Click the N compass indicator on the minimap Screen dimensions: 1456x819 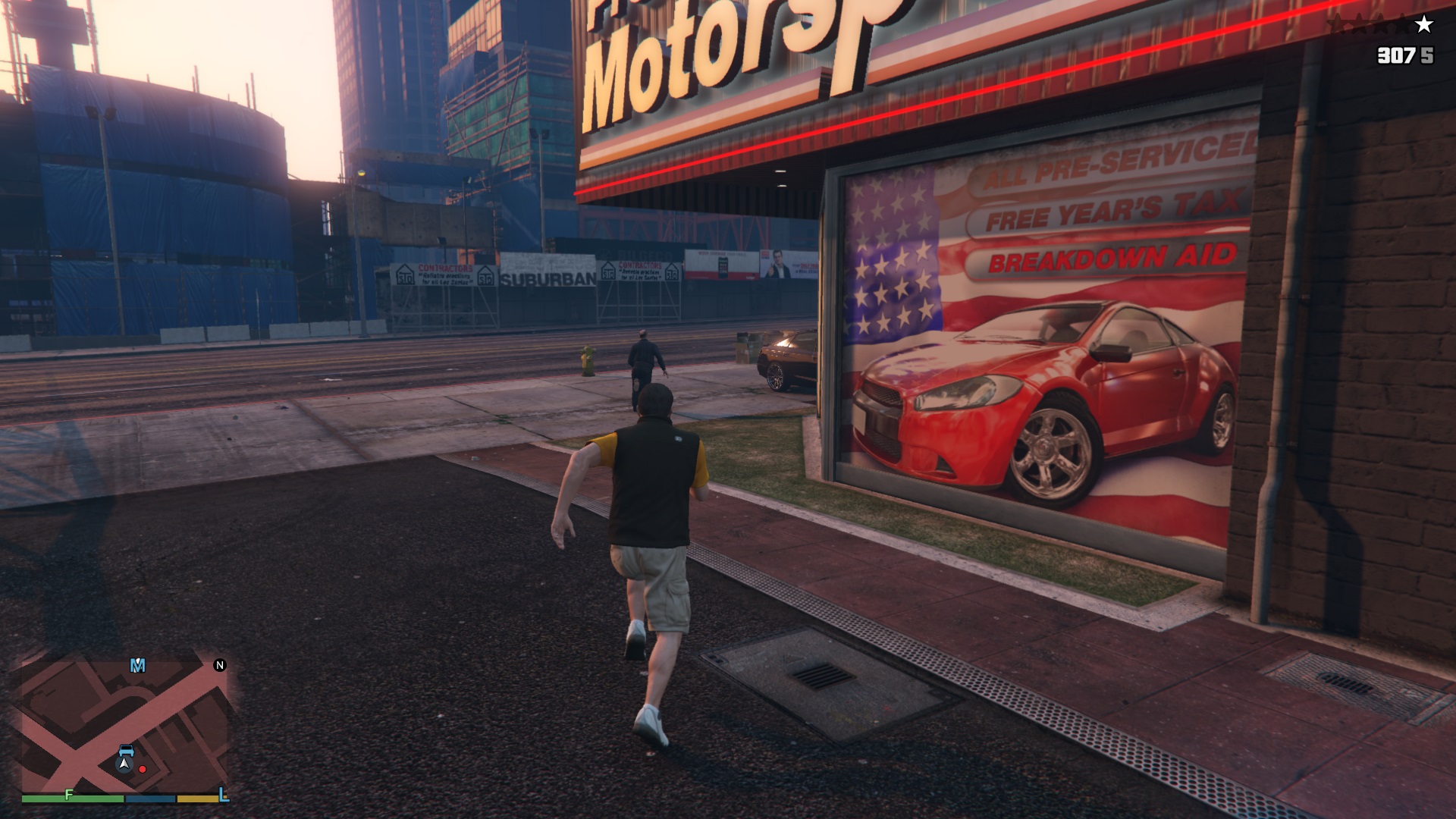point(220,664)
